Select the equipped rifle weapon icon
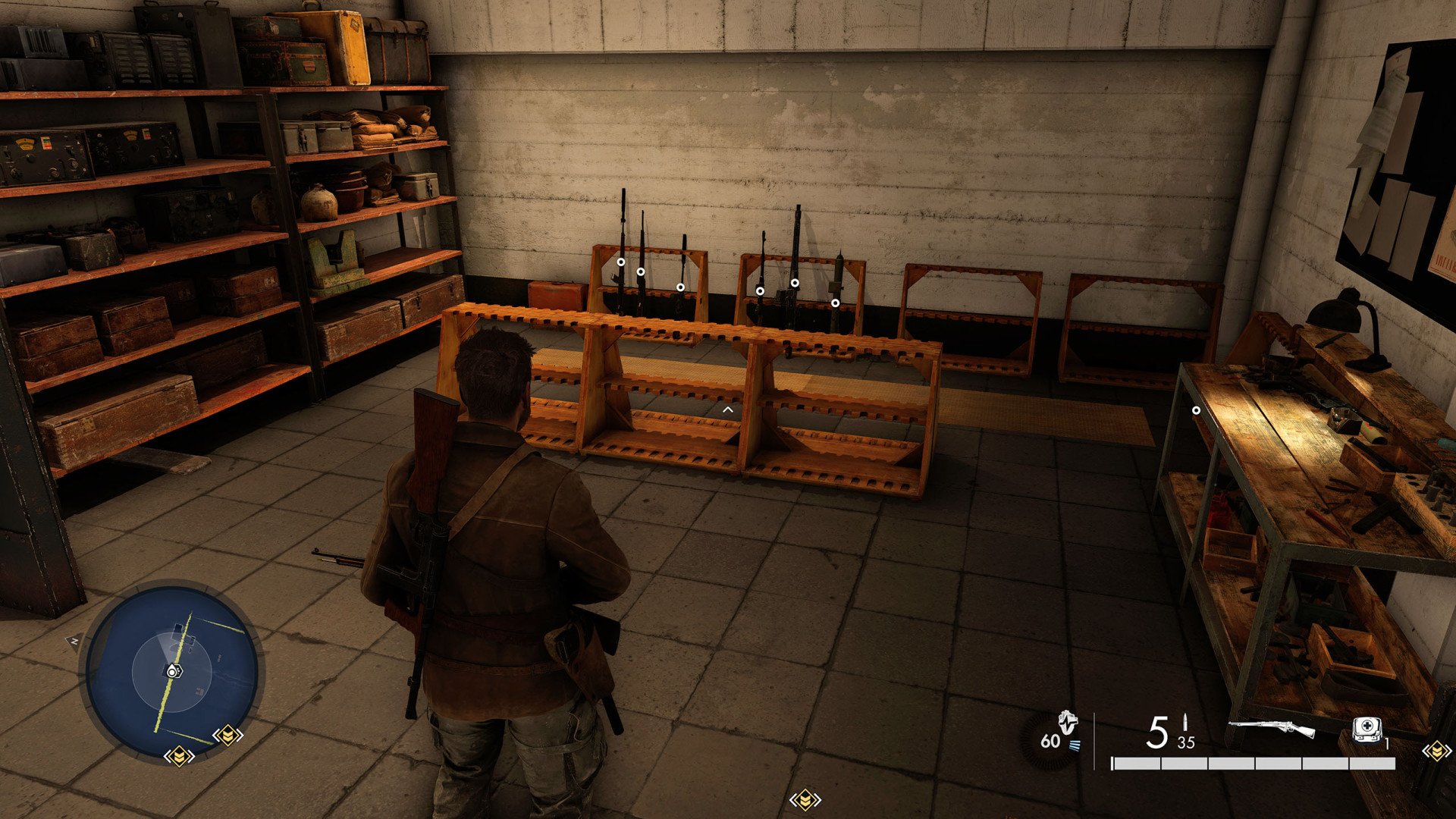Viewport: 1456px width, 819px height. [x=1272, y=730]
